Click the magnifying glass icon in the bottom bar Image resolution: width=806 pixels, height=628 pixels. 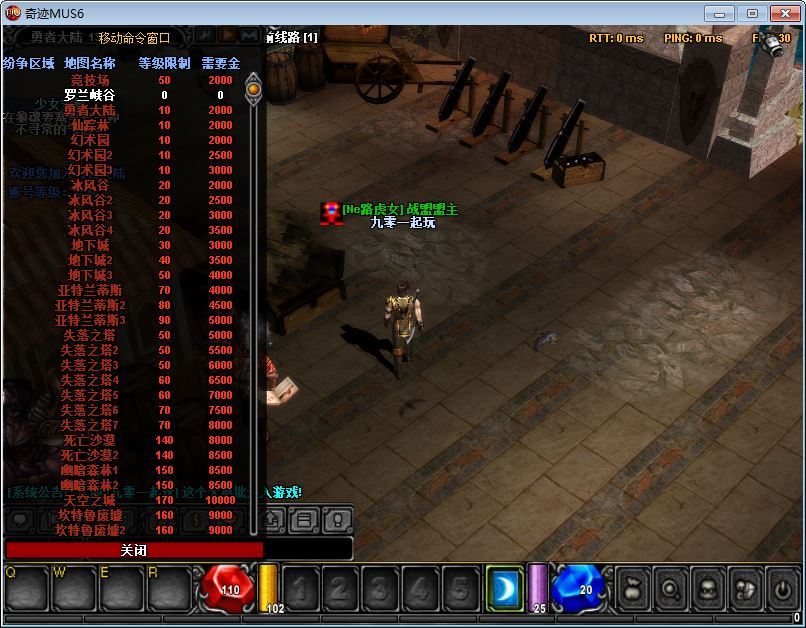(x=671, y=588)
